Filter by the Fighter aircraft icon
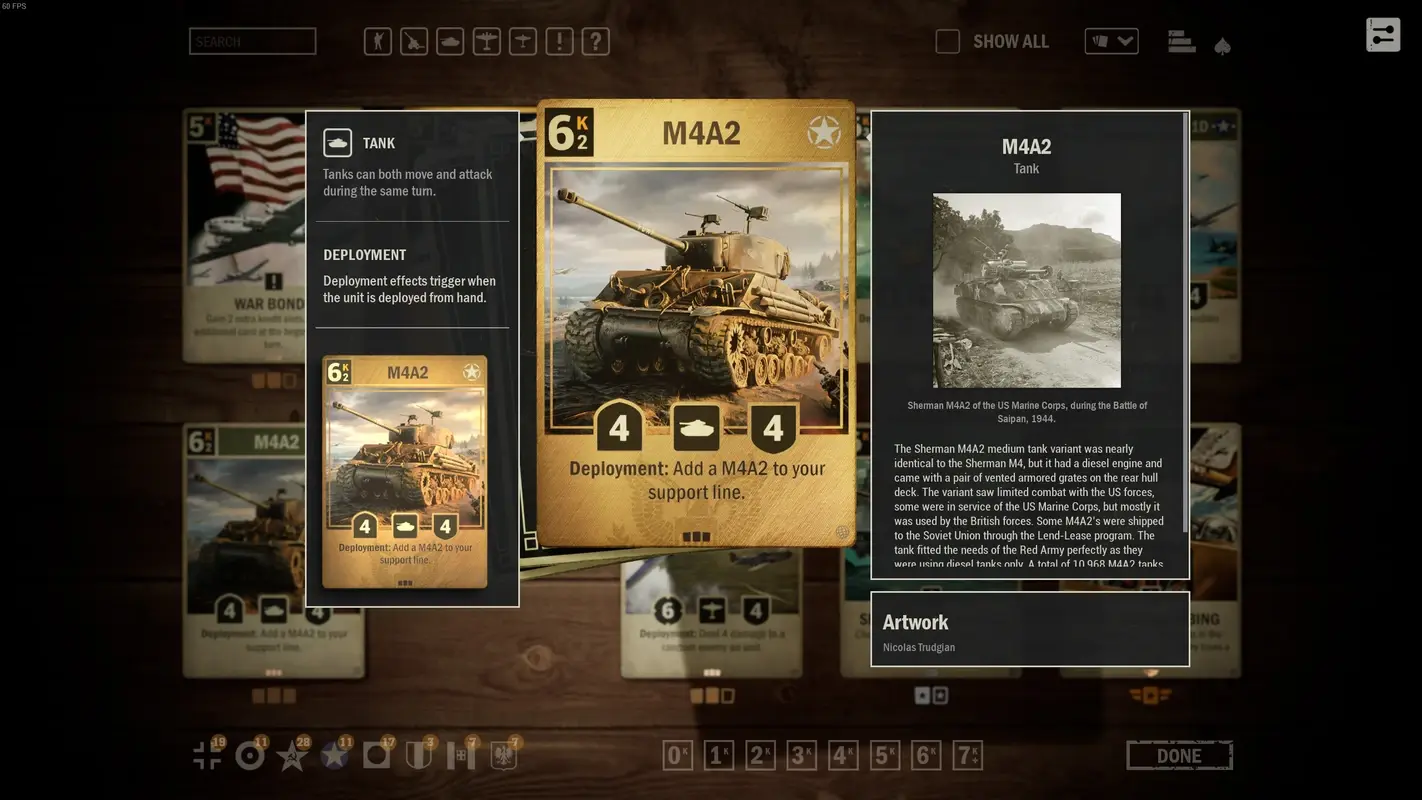 (x=522, y=40)
